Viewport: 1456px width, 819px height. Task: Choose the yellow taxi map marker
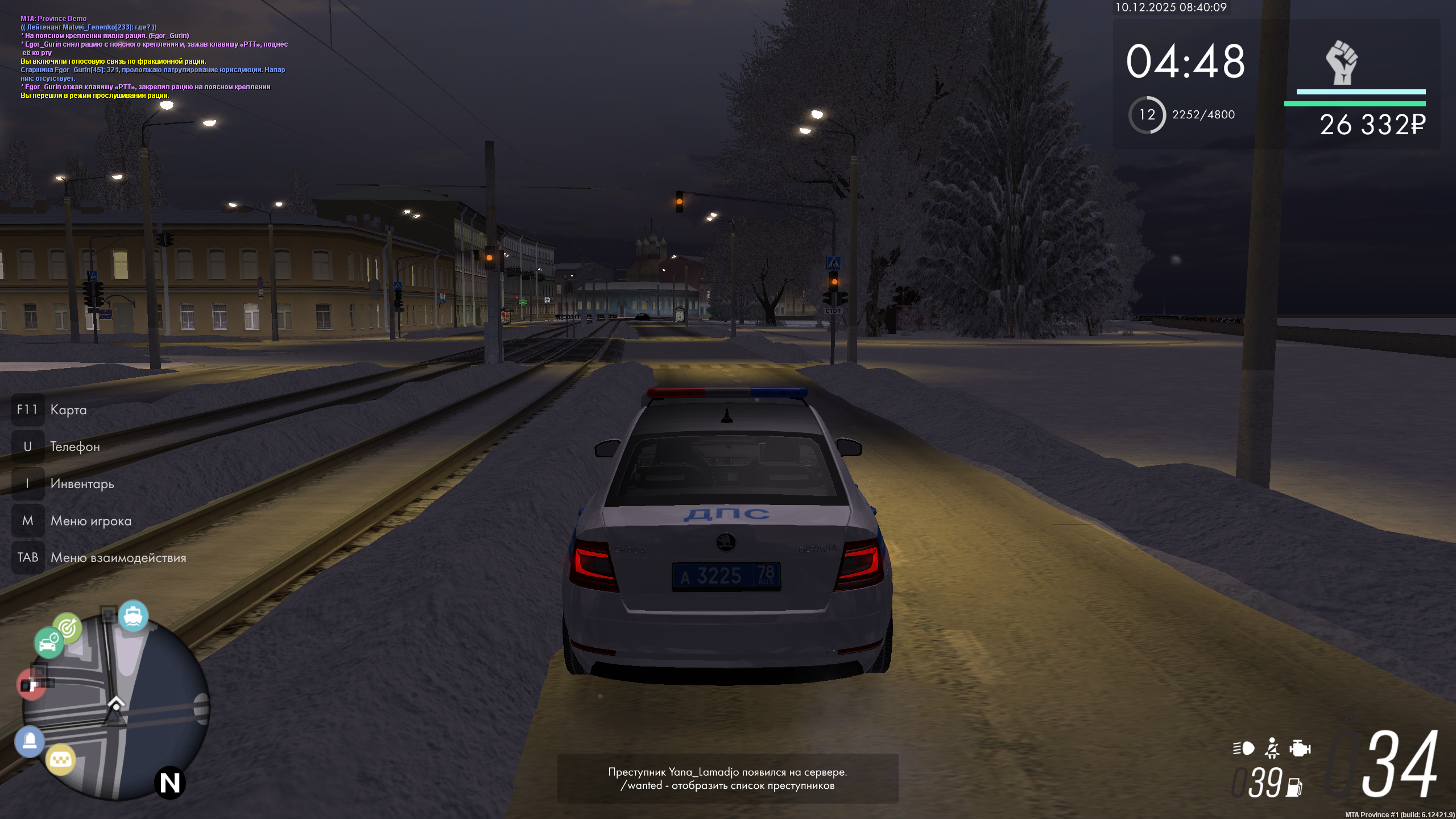(x=61, y=760)
